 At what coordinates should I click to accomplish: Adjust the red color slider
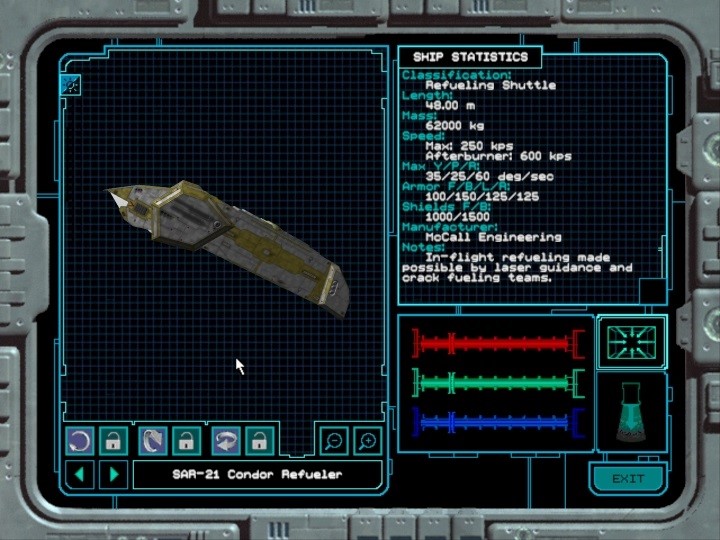tap(497, 344)
